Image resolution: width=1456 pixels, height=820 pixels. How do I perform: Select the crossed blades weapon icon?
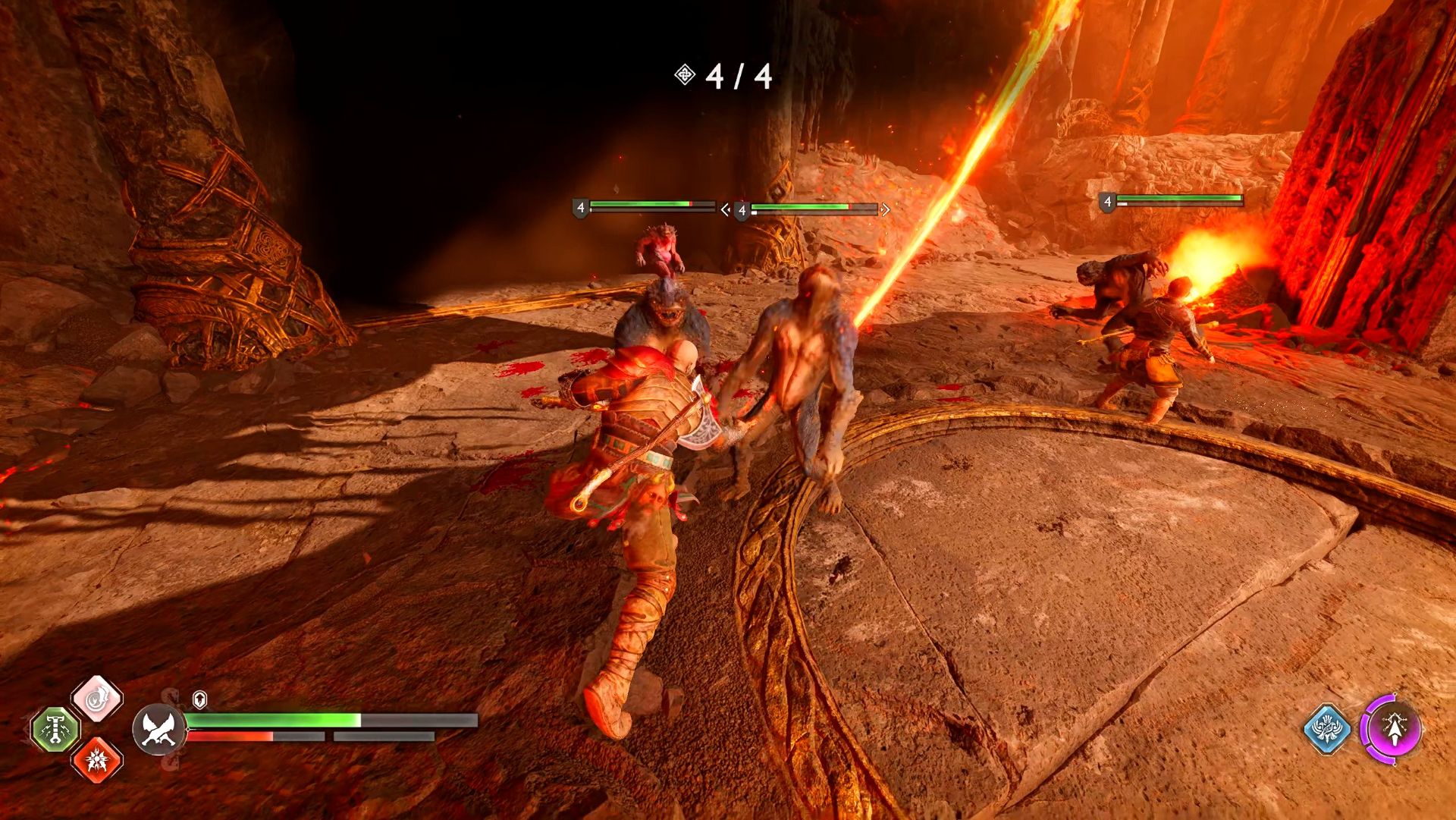click(x=158, y=730)
